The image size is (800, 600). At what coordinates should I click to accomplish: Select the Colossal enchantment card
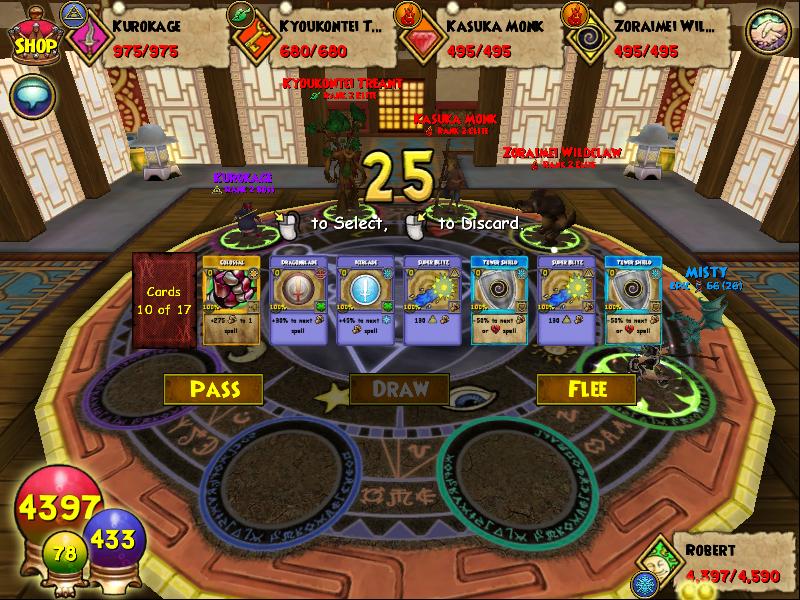pos(231,300)
